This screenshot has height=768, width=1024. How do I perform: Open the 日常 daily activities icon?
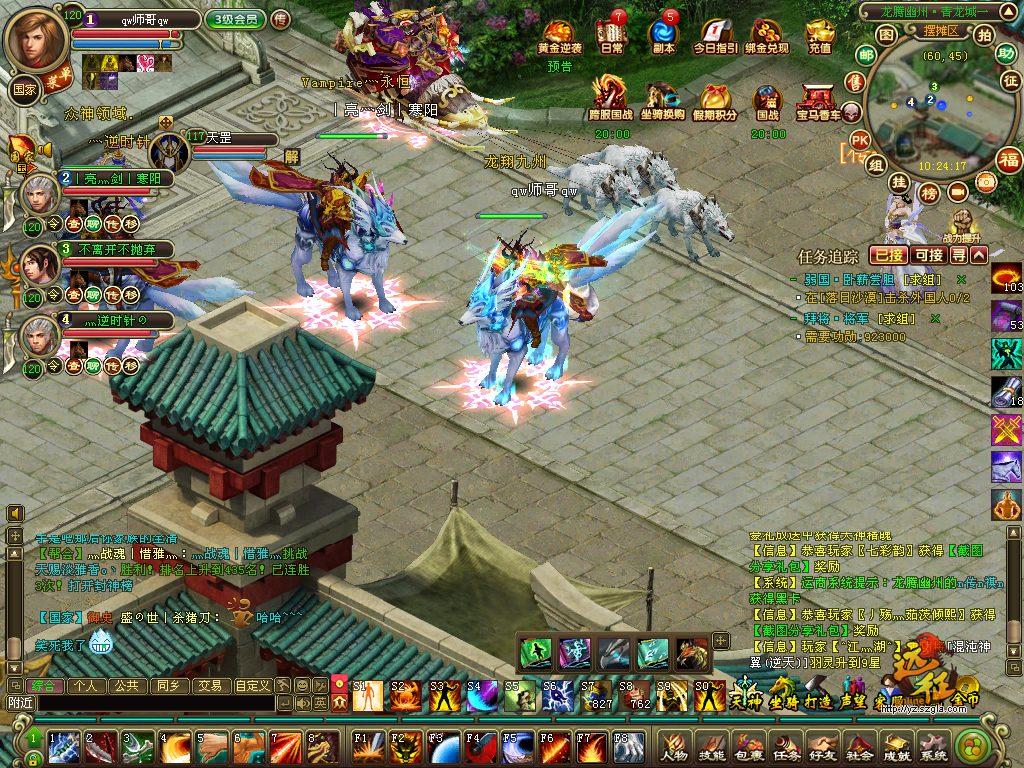tap(611, 38)
